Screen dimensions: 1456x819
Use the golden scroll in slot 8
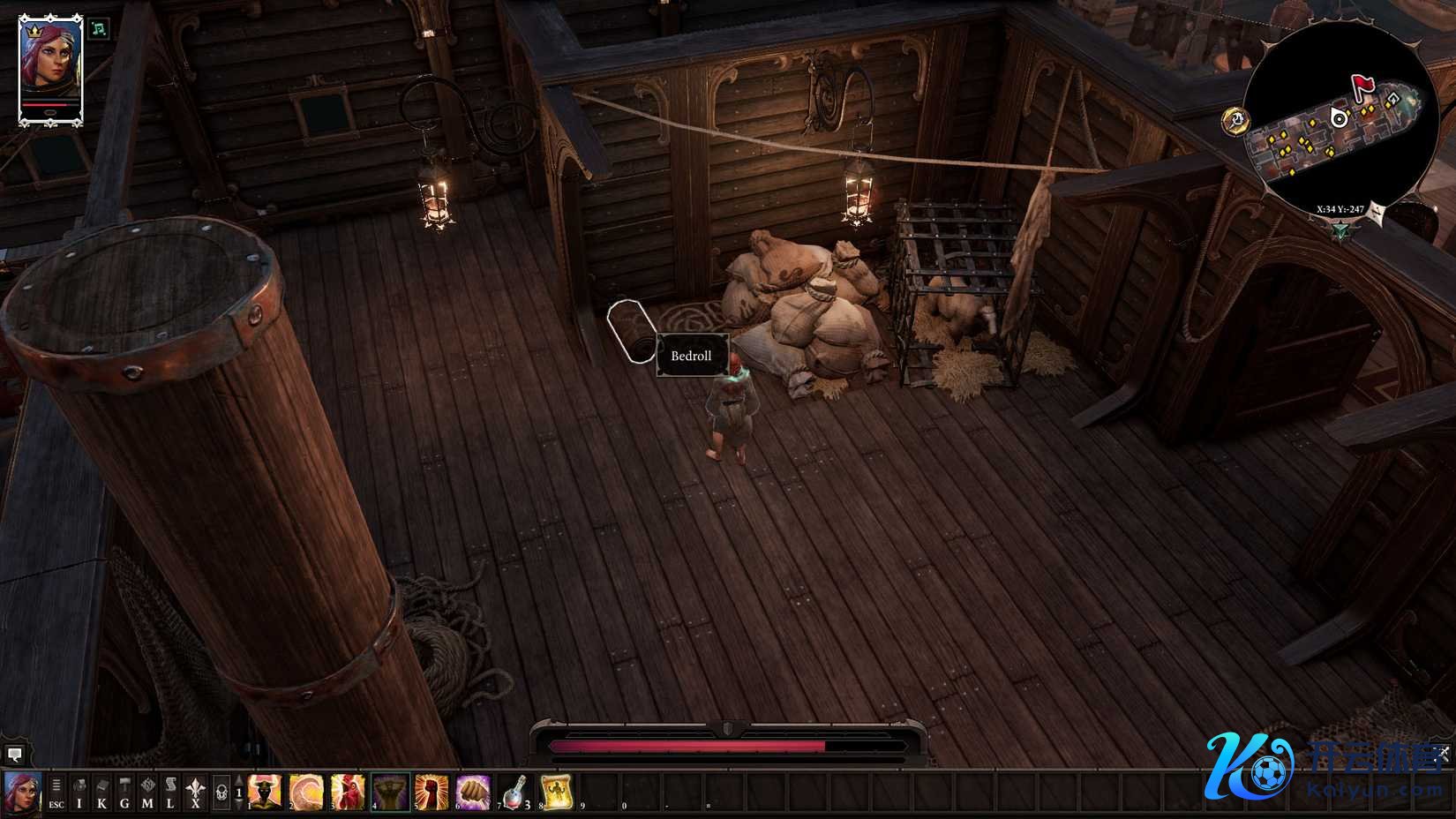pos(556,792)
